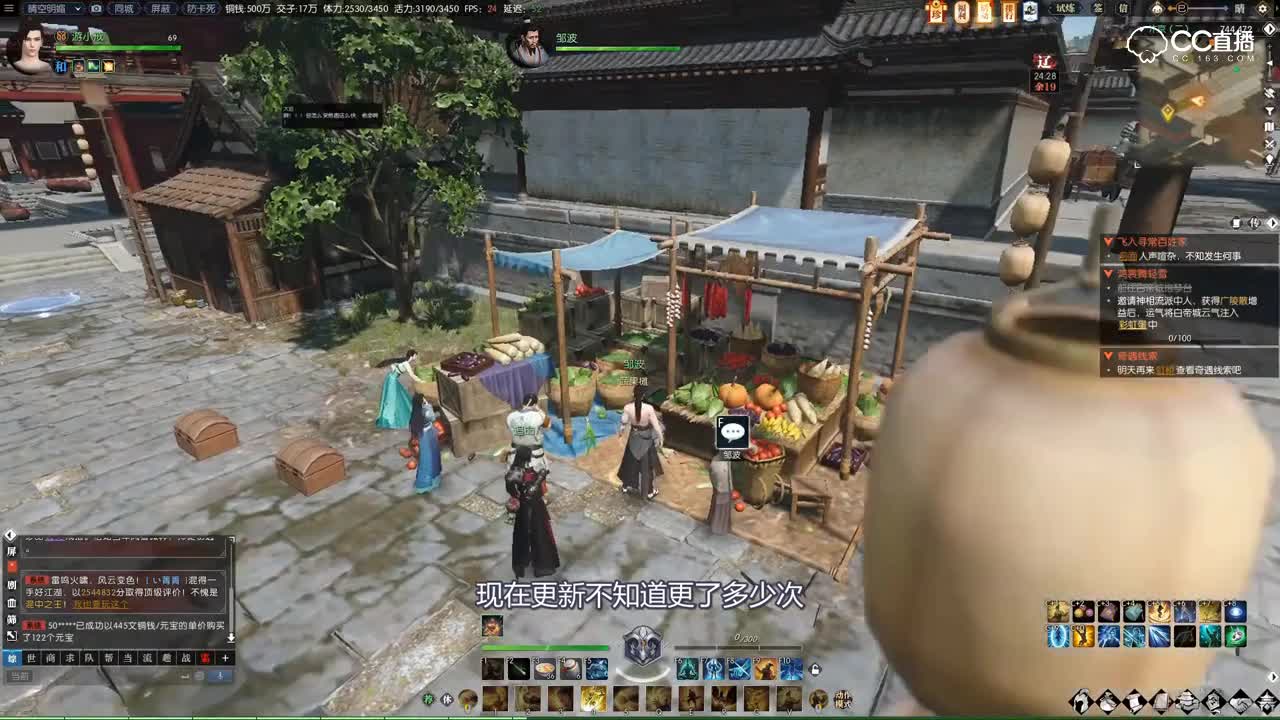1280x720 pixels.
Task: Click the 0/100 quest progress bar
Action: [1180, 337]
